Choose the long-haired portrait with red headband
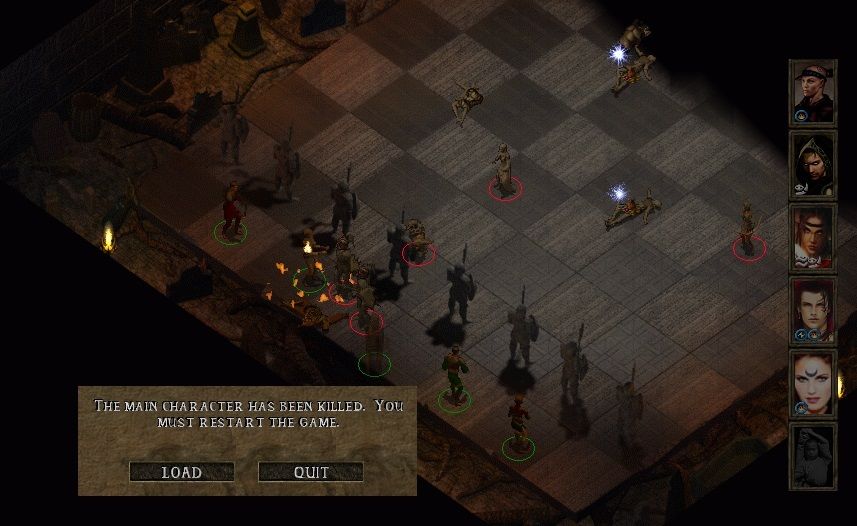The height and width of the screenshot is (526, 857). pyautogui.click(x=812, y=238)
